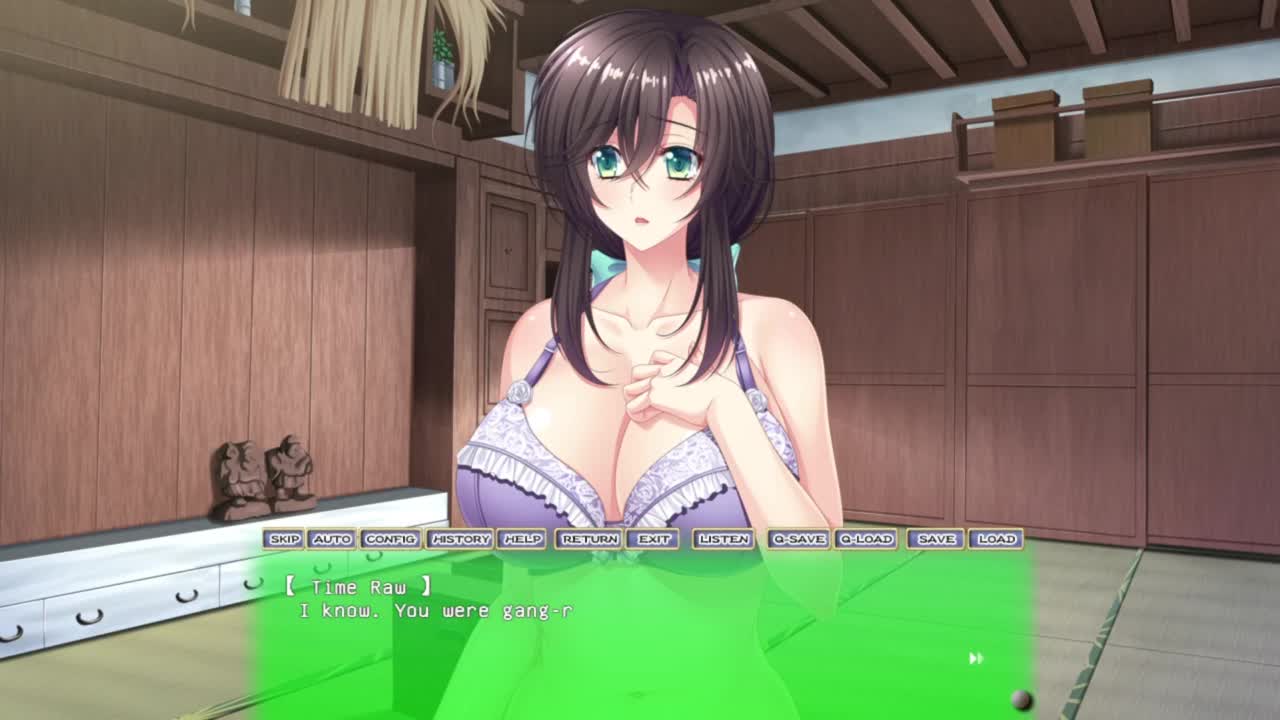This screenshot has height=720, width=1280.
Task: Click LISTEN to replay the voice
Action: (723, 539)
